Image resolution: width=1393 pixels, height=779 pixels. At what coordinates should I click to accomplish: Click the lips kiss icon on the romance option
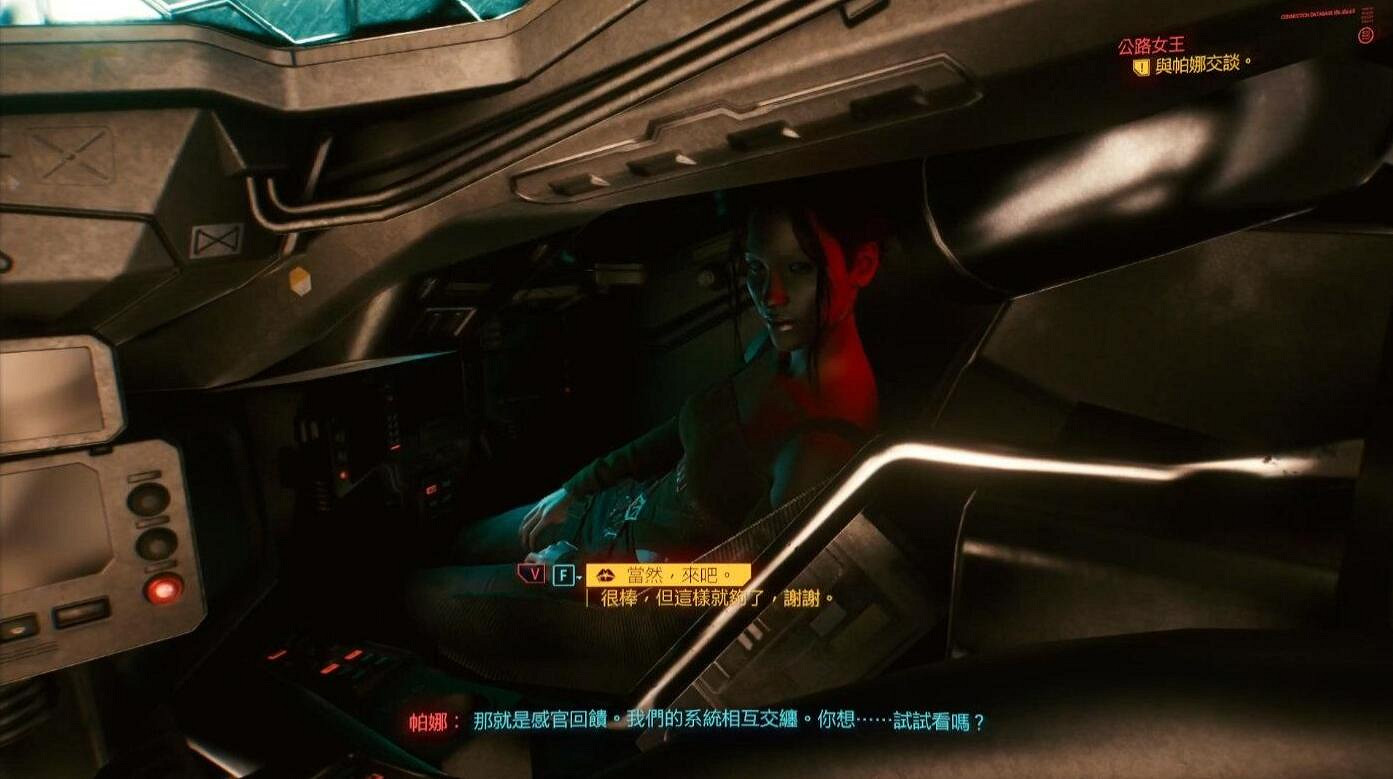605,572
